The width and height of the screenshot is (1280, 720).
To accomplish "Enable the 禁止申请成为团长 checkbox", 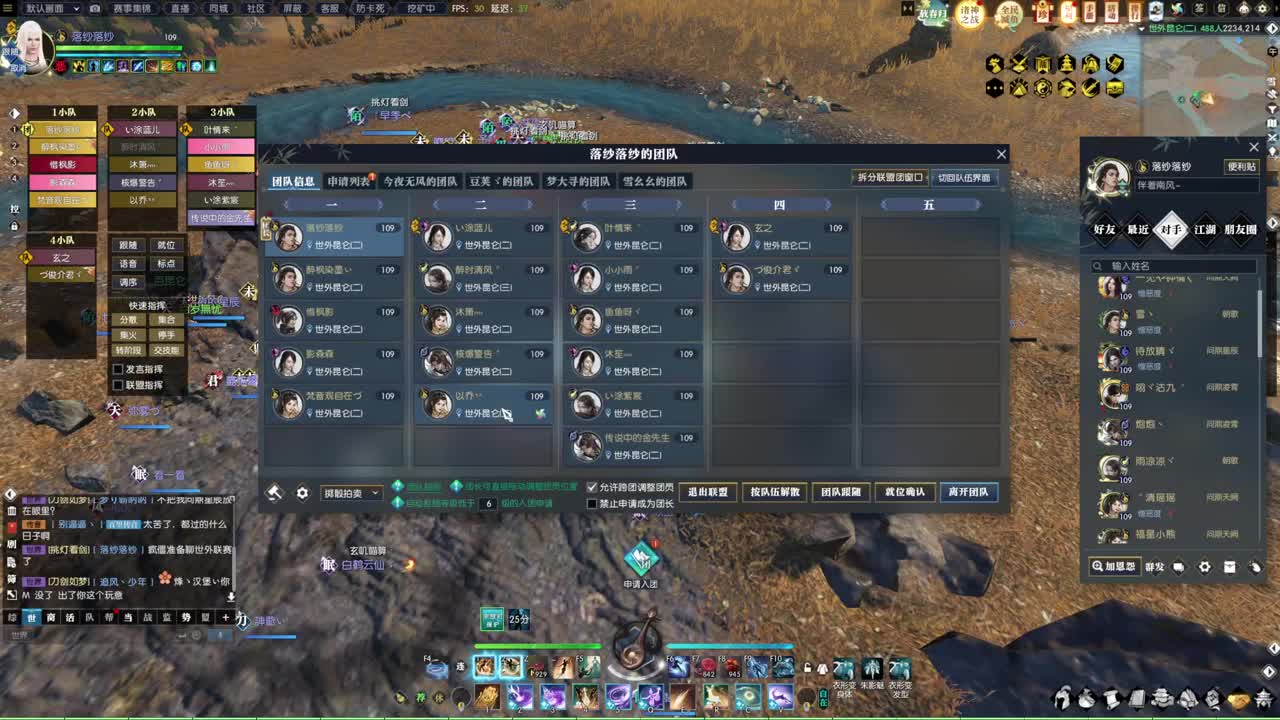I will (591, 504).
